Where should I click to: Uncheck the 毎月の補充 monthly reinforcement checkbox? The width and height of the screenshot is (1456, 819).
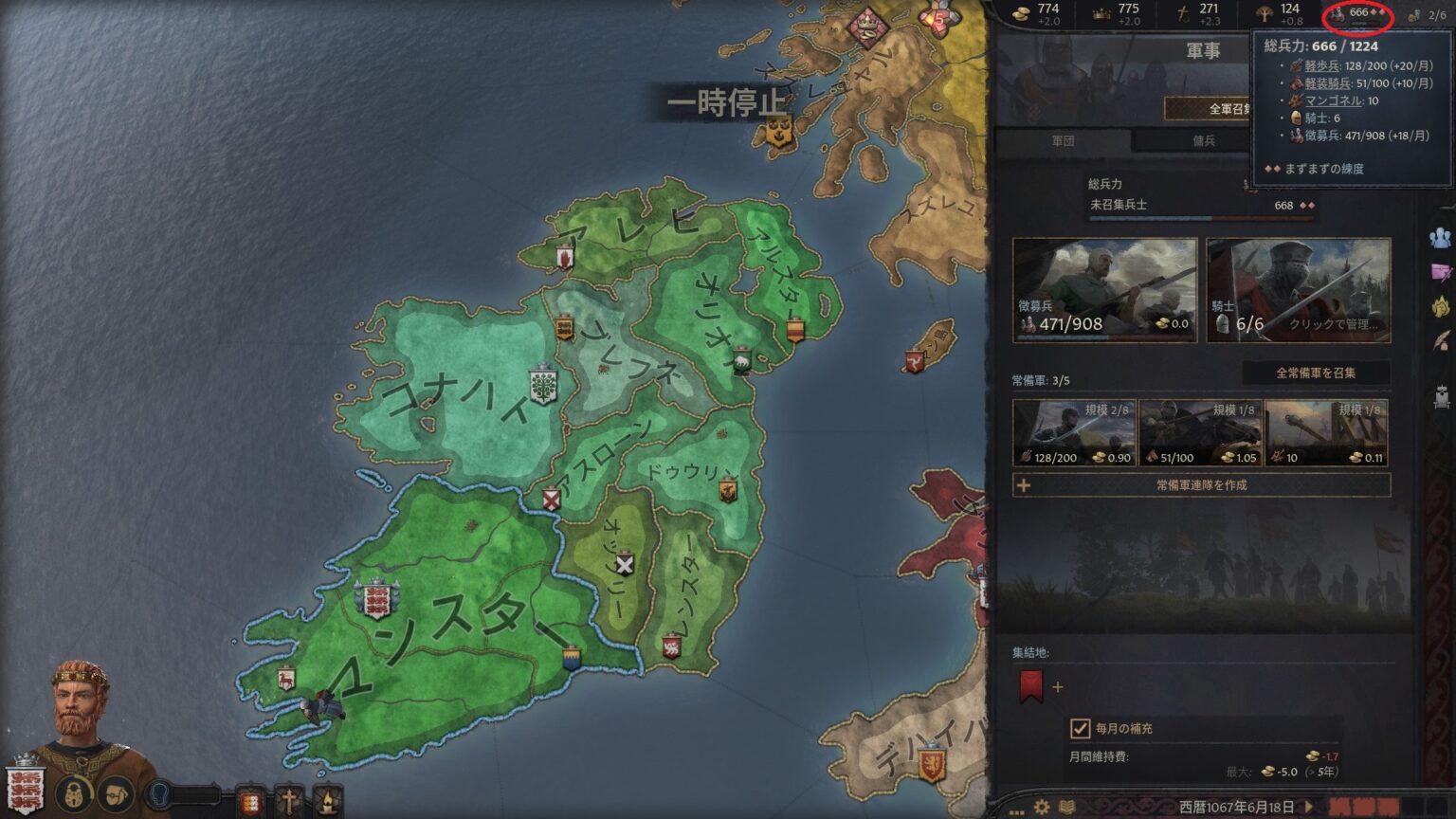[1081, 729]
